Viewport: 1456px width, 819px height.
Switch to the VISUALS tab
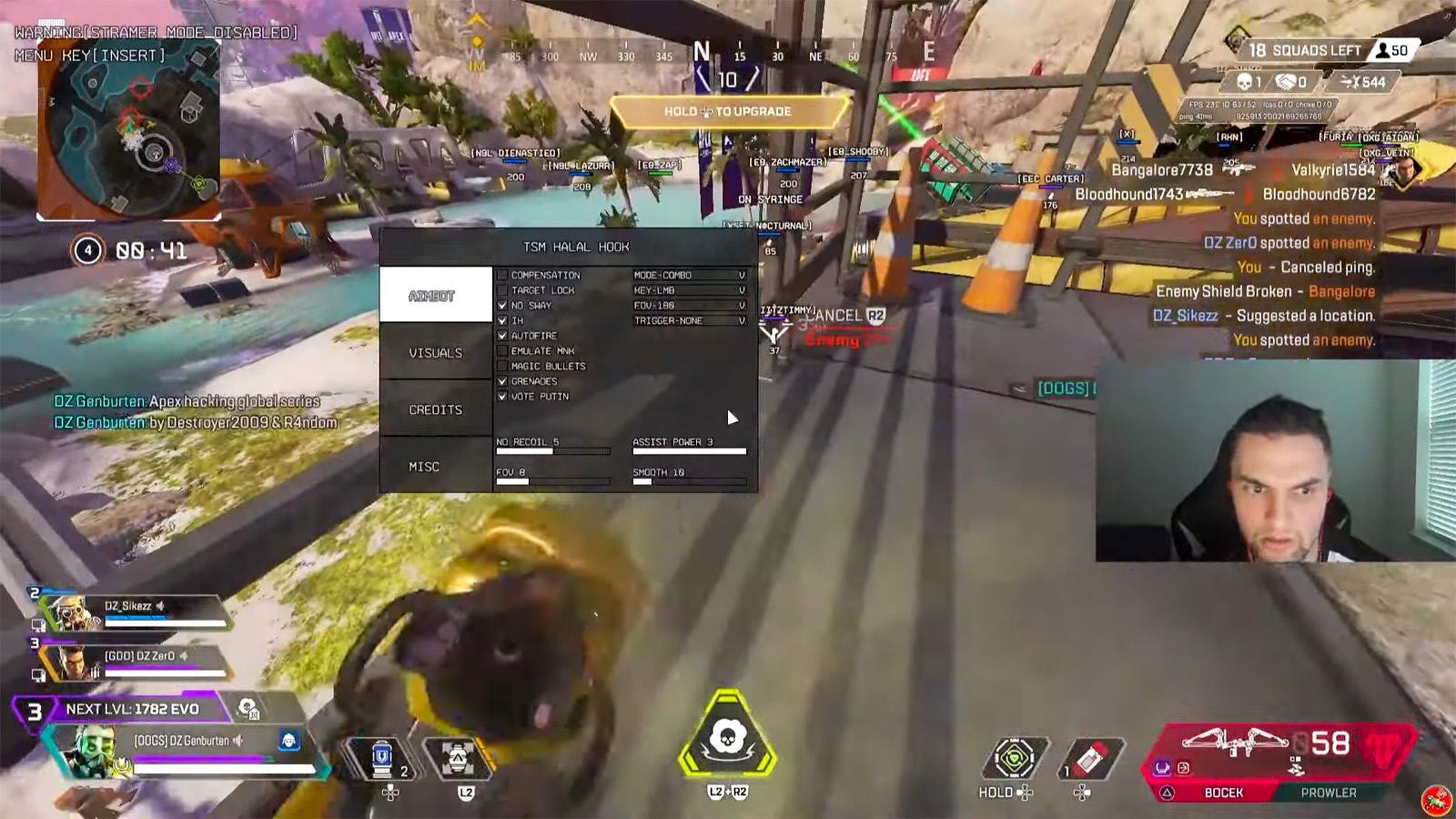tap(435, 352)
